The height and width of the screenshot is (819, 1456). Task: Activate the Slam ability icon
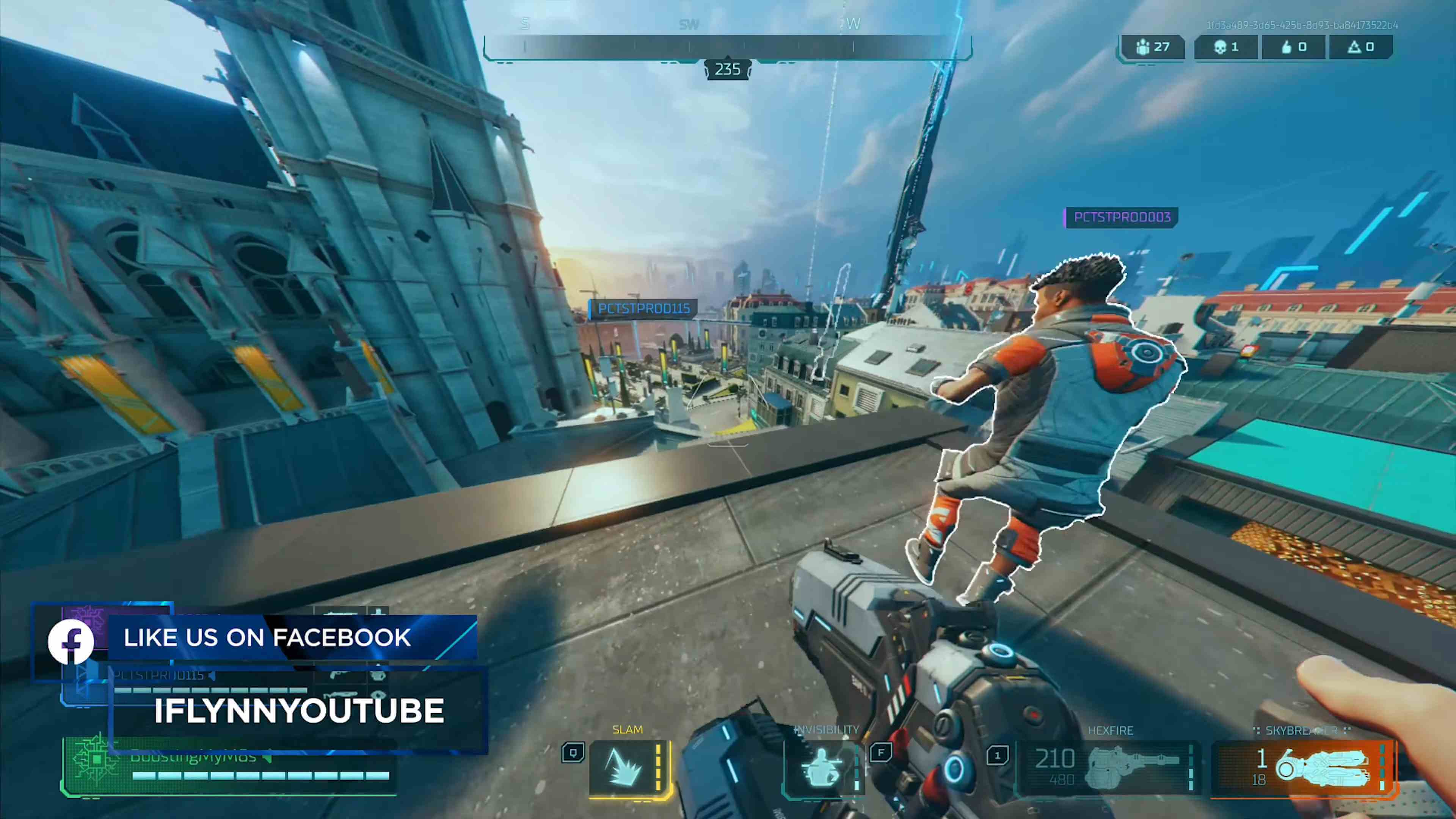[x=624, y=767]
